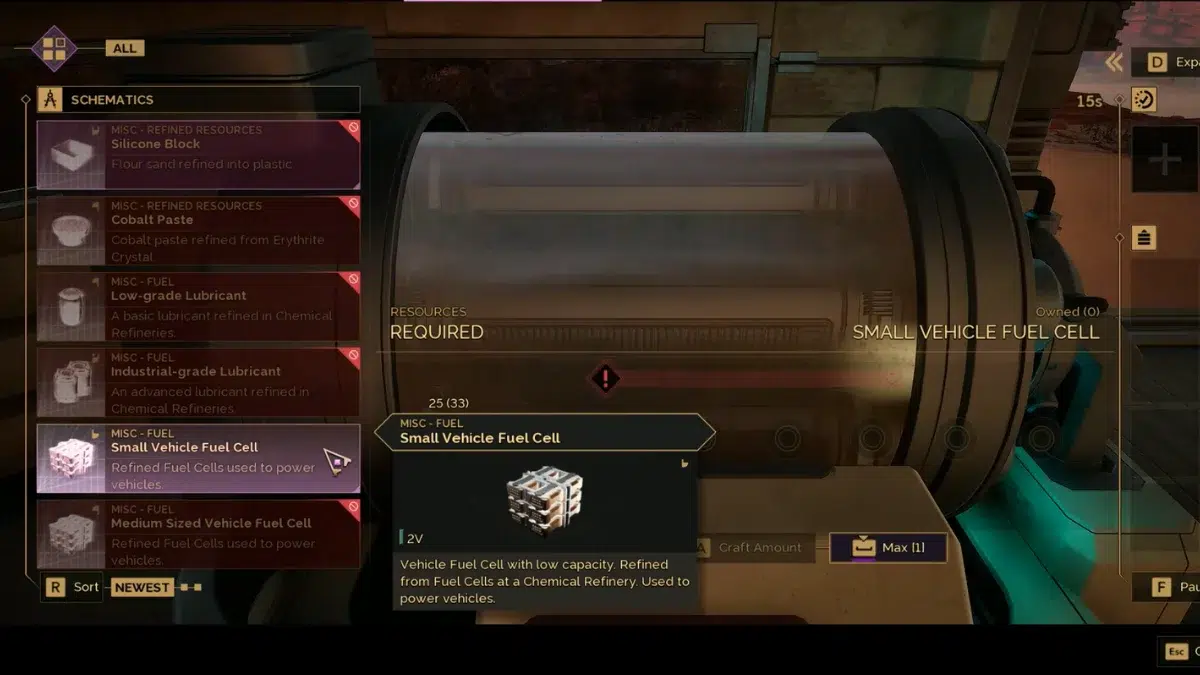Click the double-arrow expand panel button

pyautogui.click(x=1114, y=63)
